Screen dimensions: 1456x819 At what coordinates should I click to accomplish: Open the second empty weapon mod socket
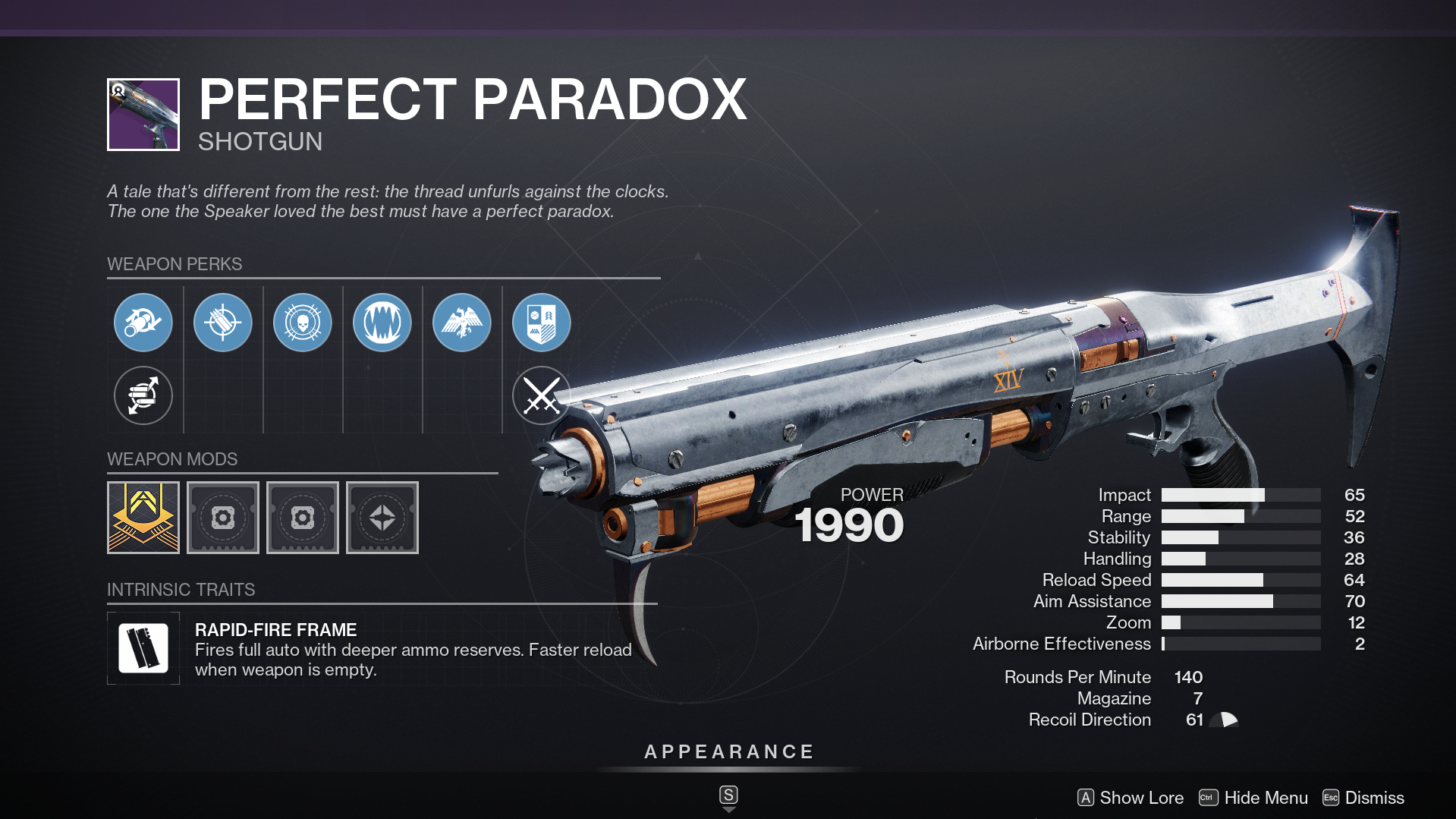pos(302,517)
